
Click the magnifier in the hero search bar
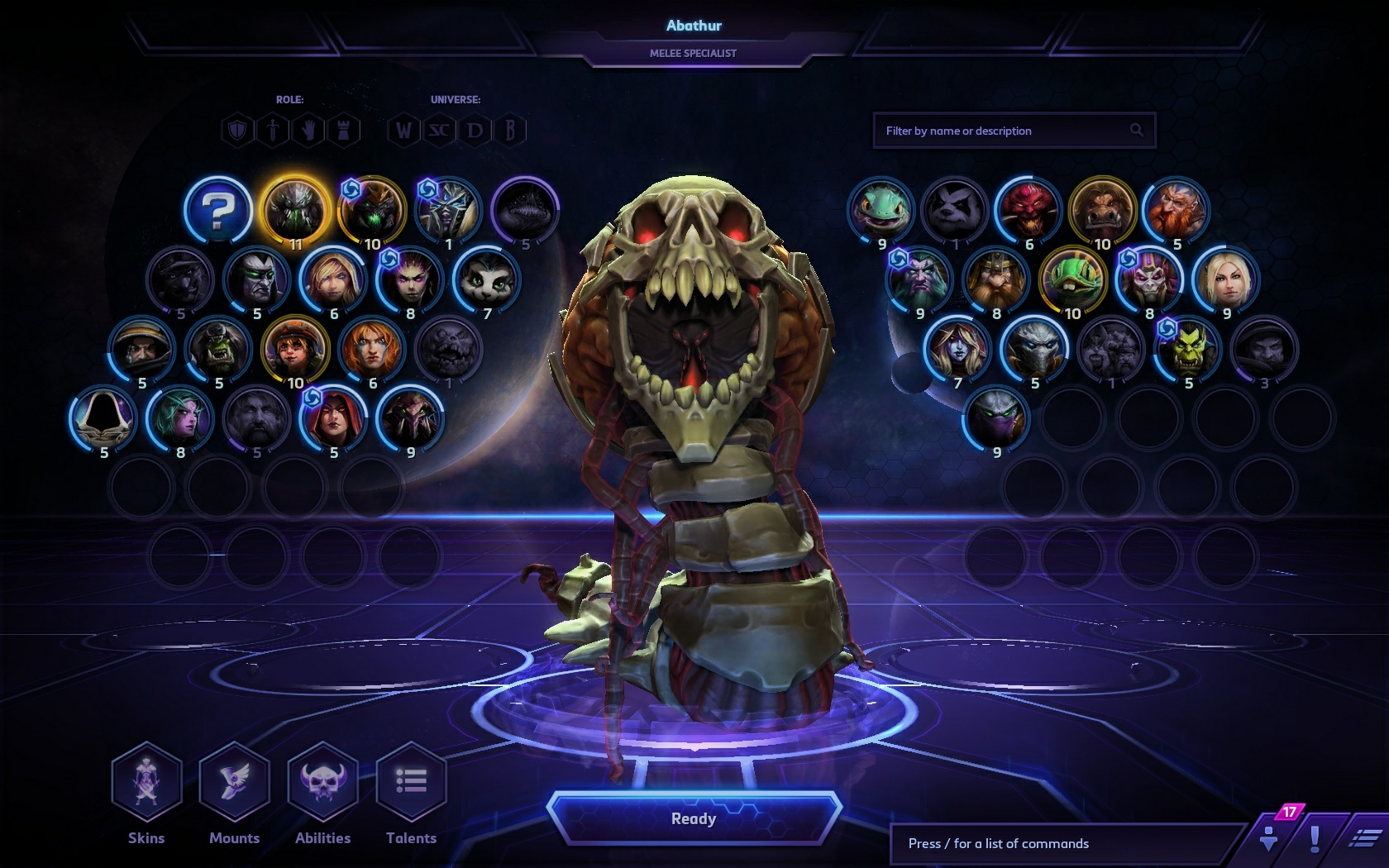click(x=1136, y=130)
